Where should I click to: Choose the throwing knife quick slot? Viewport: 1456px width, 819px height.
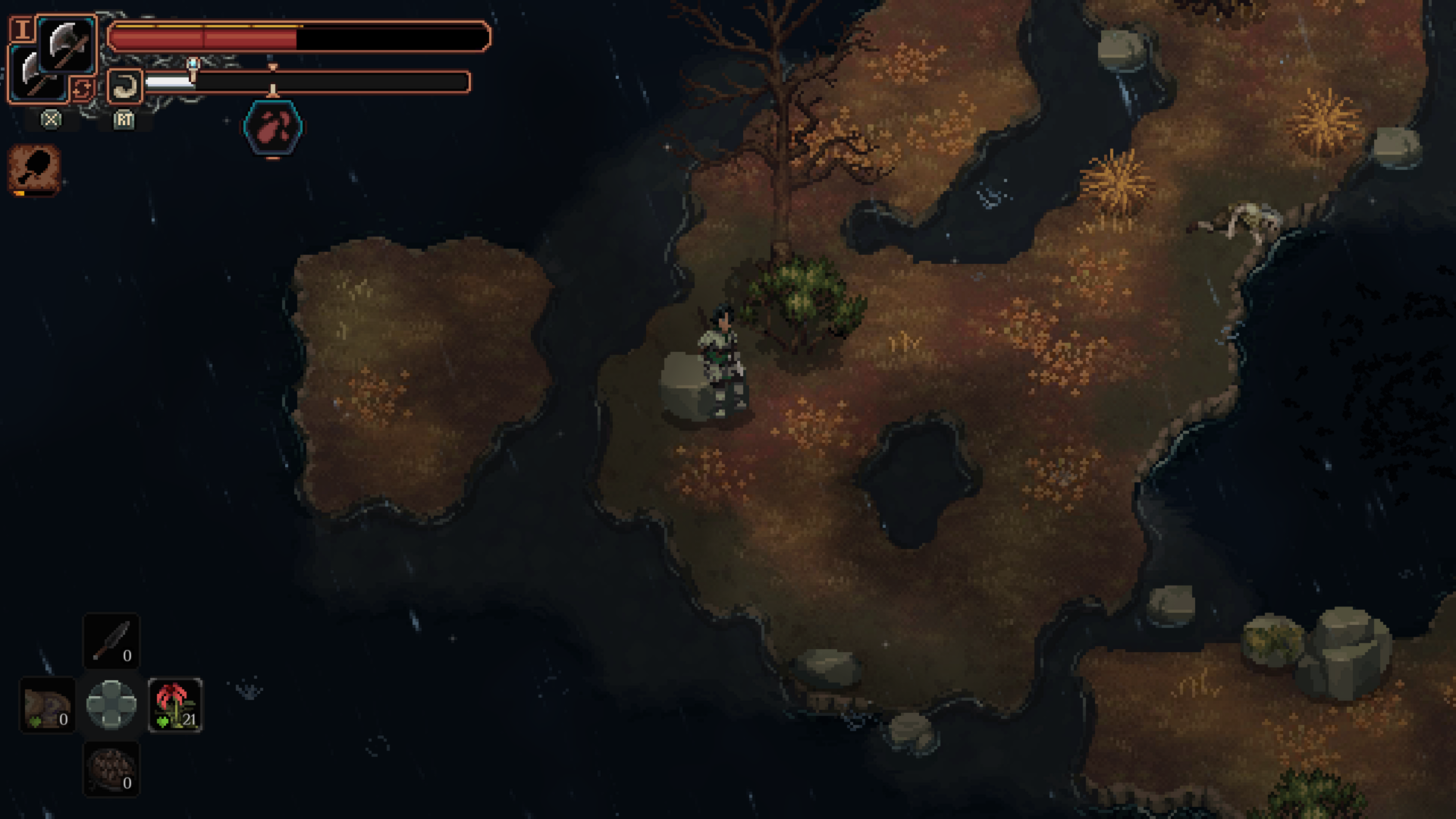point(111,641)
